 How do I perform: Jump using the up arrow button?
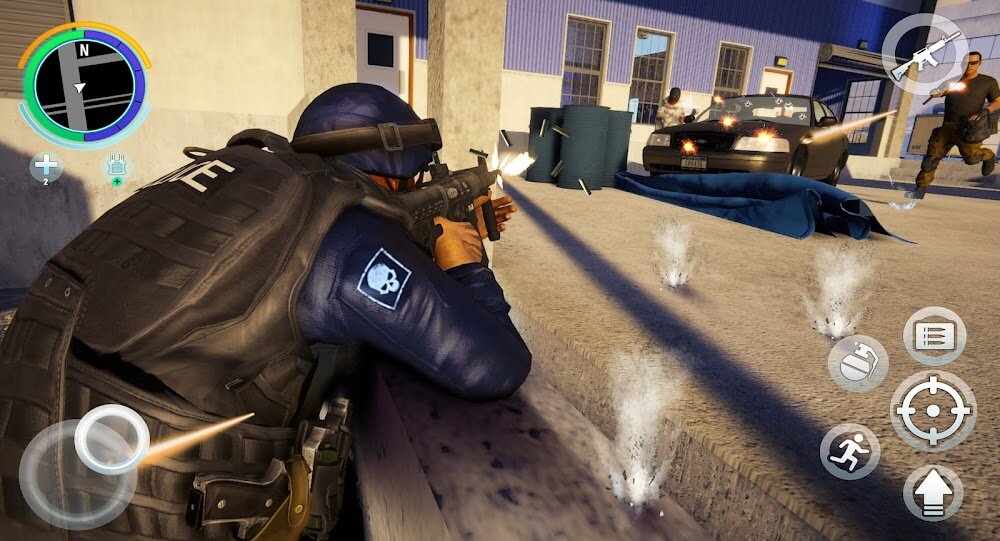tap(933, 493)
